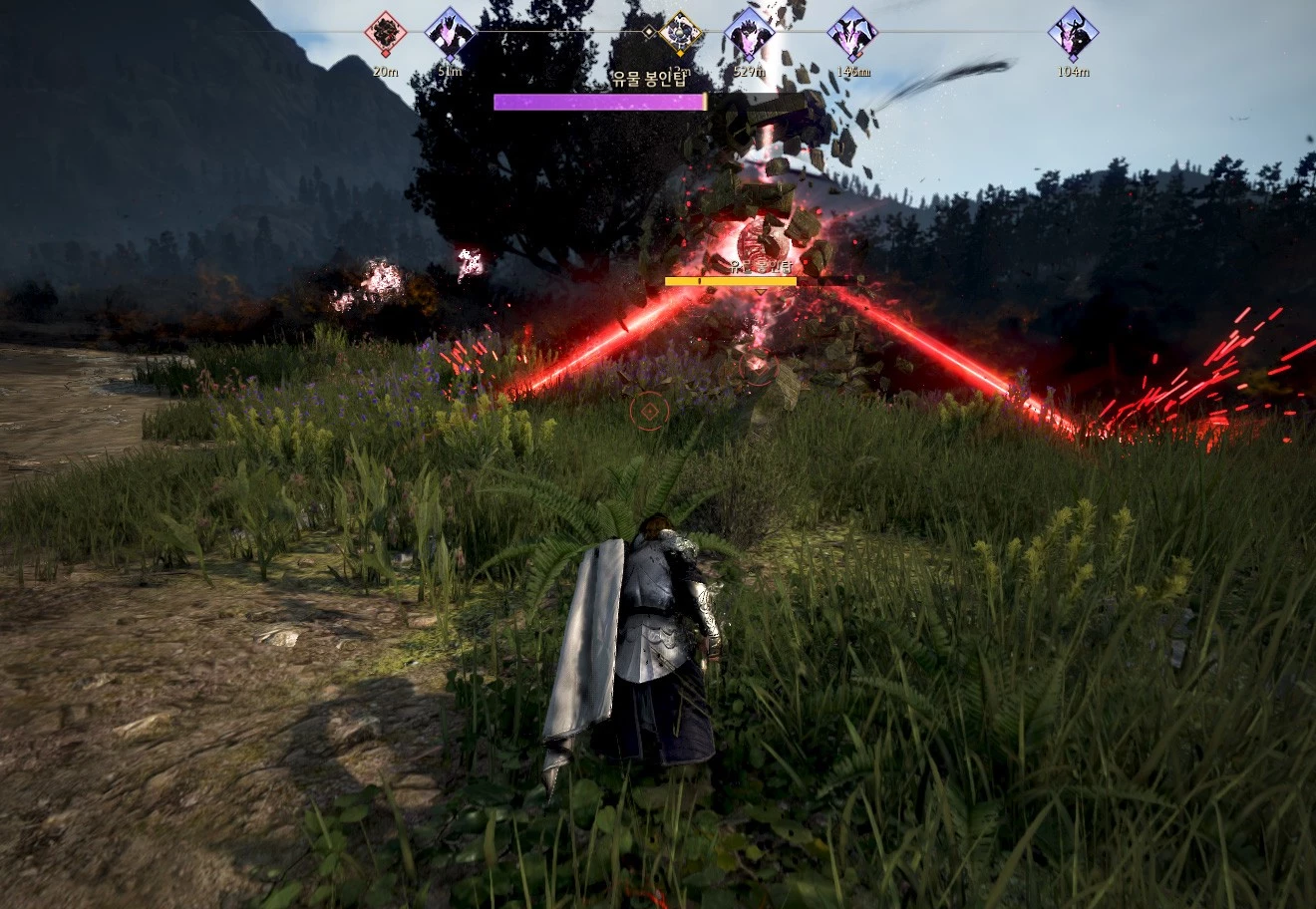
Task: Select the purple monster marker at 529m
Action: [x=749, y=34]
